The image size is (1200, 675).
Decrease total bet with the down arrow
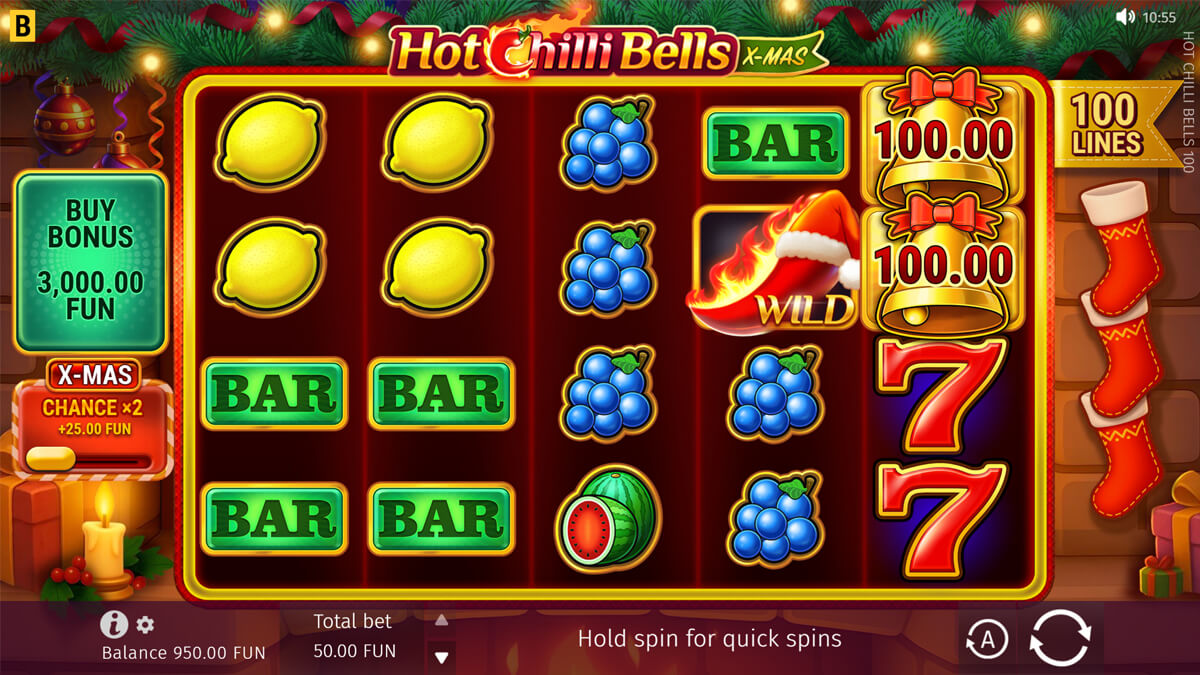tap(441, 657)
